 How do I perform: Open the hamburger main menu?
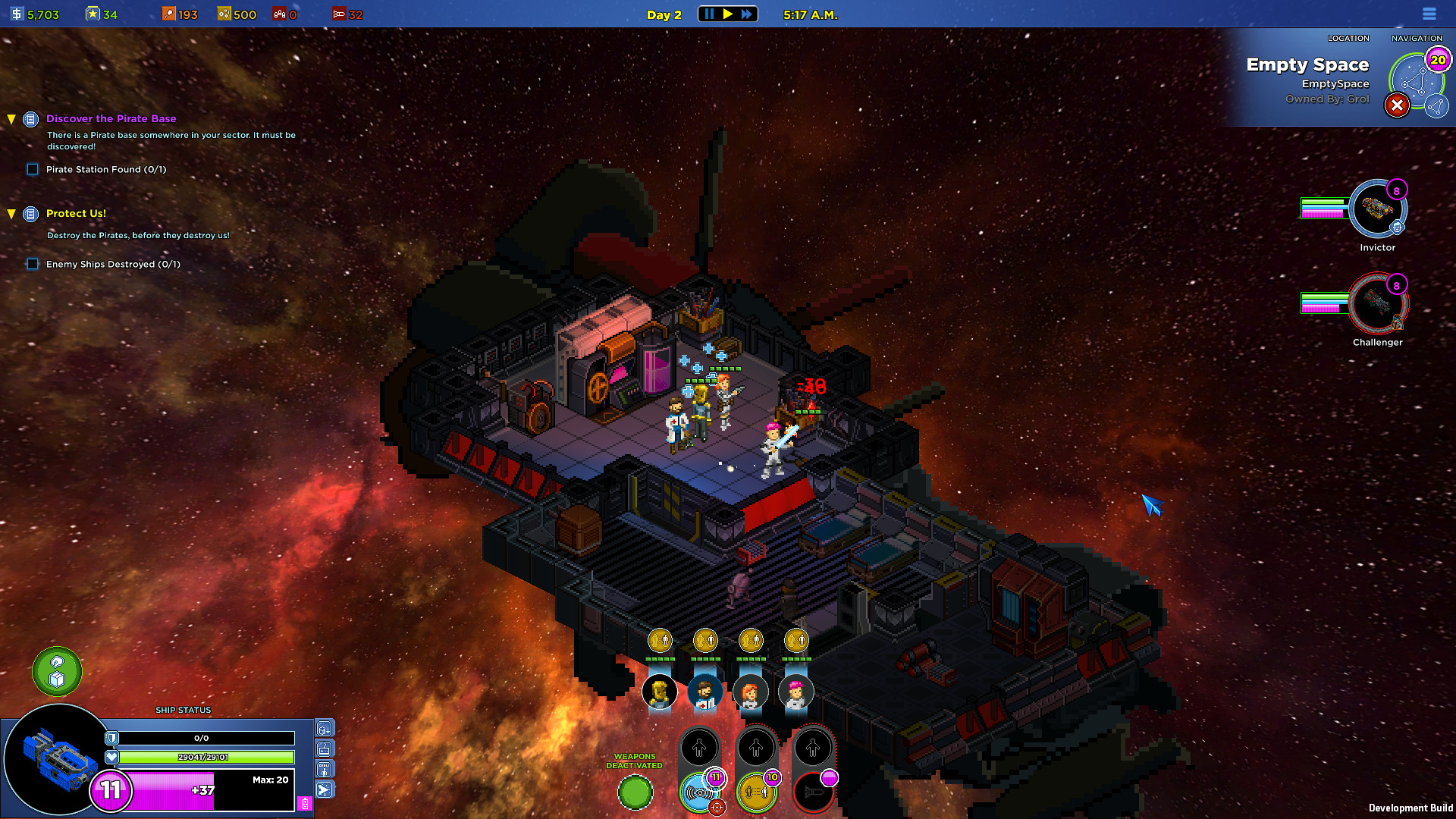[x=1429, y=14]
